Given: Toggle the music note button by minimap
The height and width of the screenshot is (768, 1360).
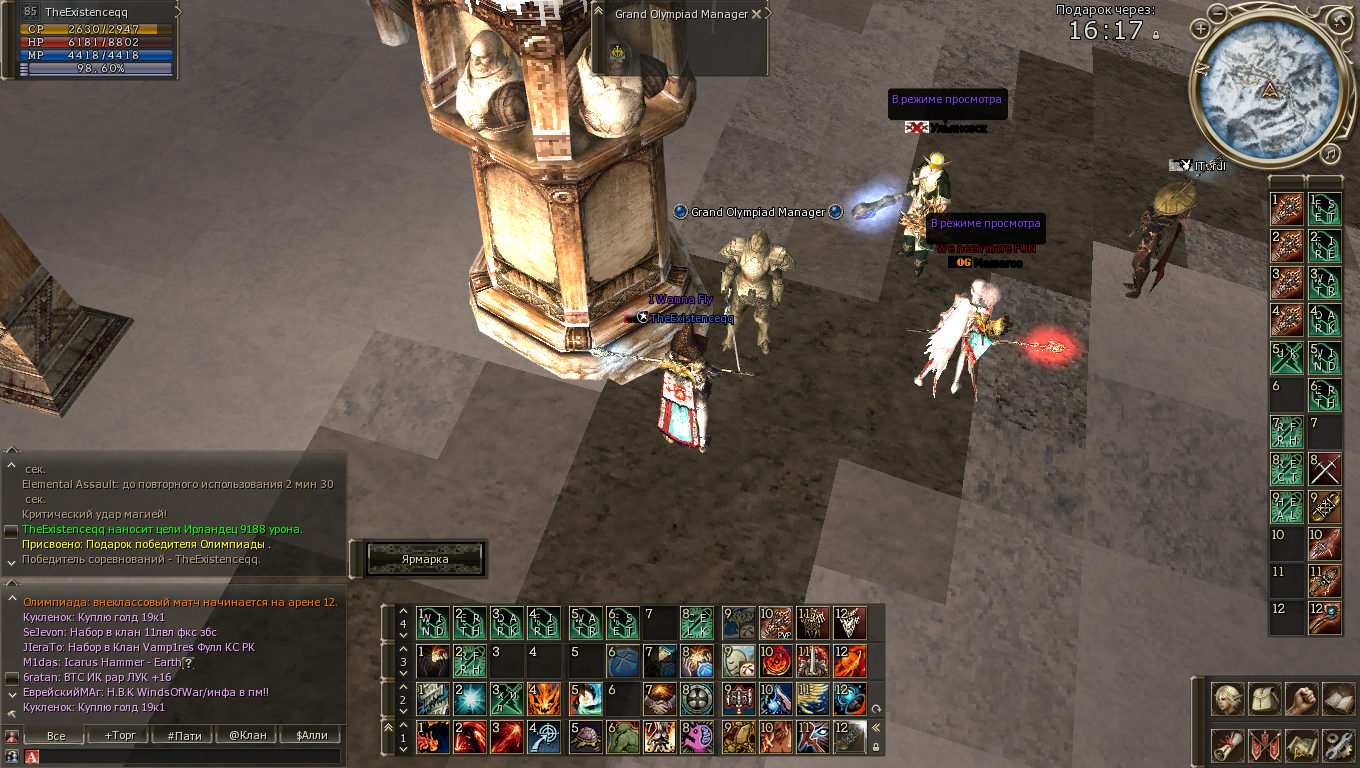Looking at the screenshot, I should (1329, 154).
